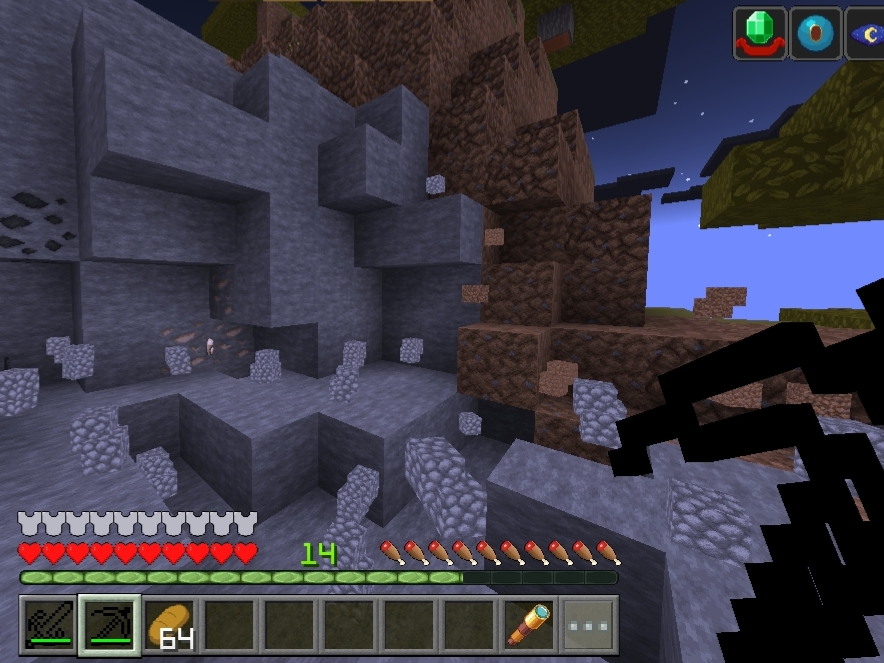Viewport: 884px width, 663px height.
Task: Select the spyglass hotbar slot
Action: [x=529, y=624]
